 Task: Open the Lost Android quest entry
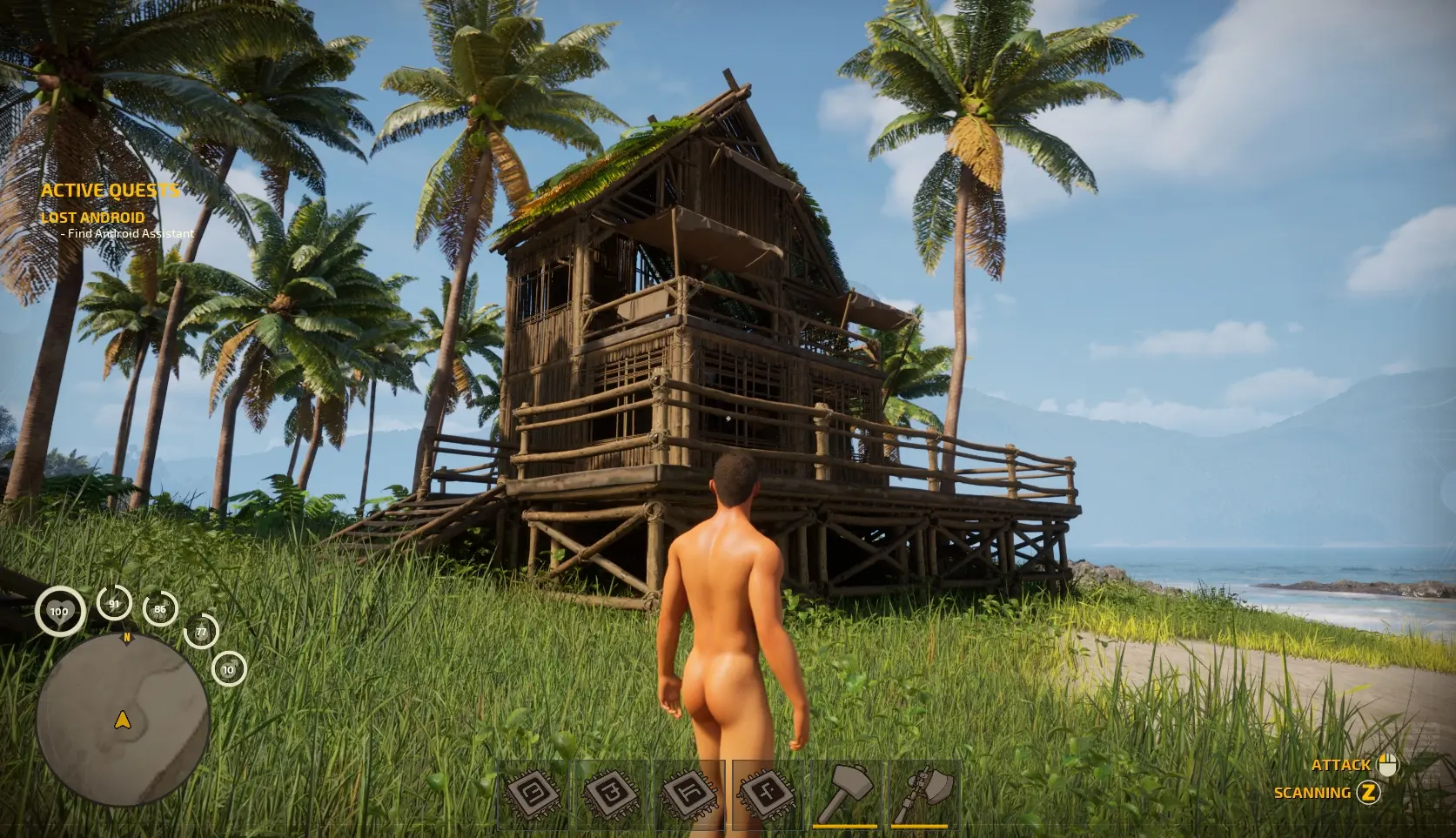coord(93,218)
